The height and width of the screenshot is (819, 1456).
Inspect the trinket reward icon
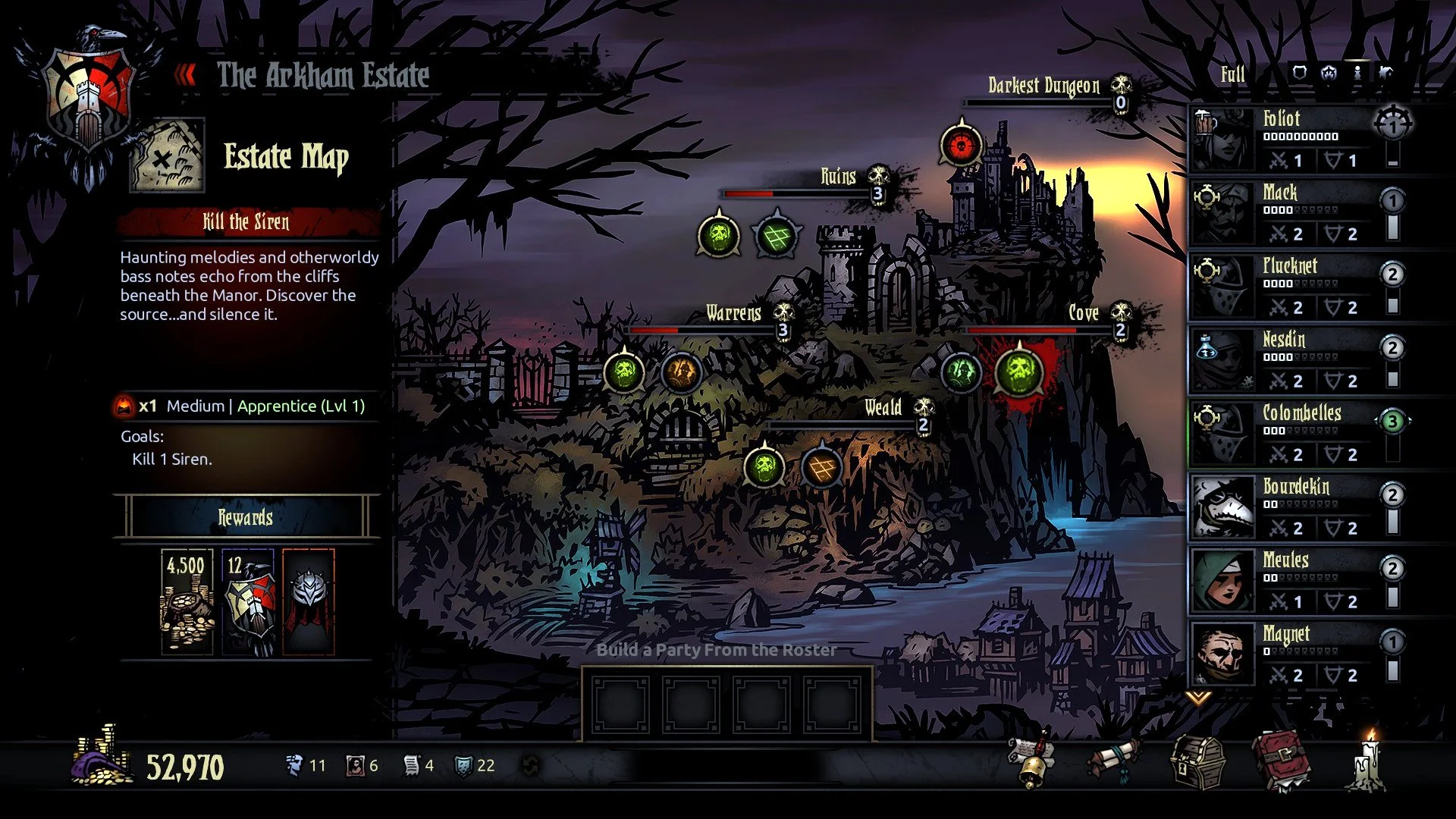point(309,601)
